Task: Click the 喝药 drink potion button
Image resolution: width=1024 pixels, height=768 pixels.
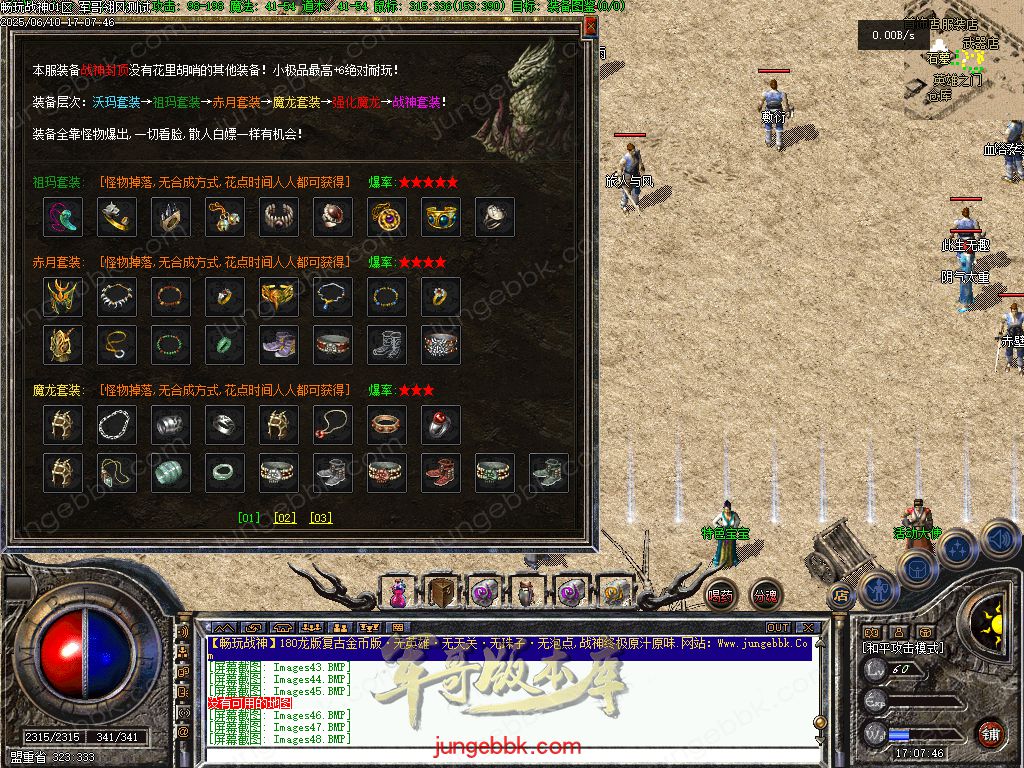Action: pyautogui.click(x=720, y=595)
